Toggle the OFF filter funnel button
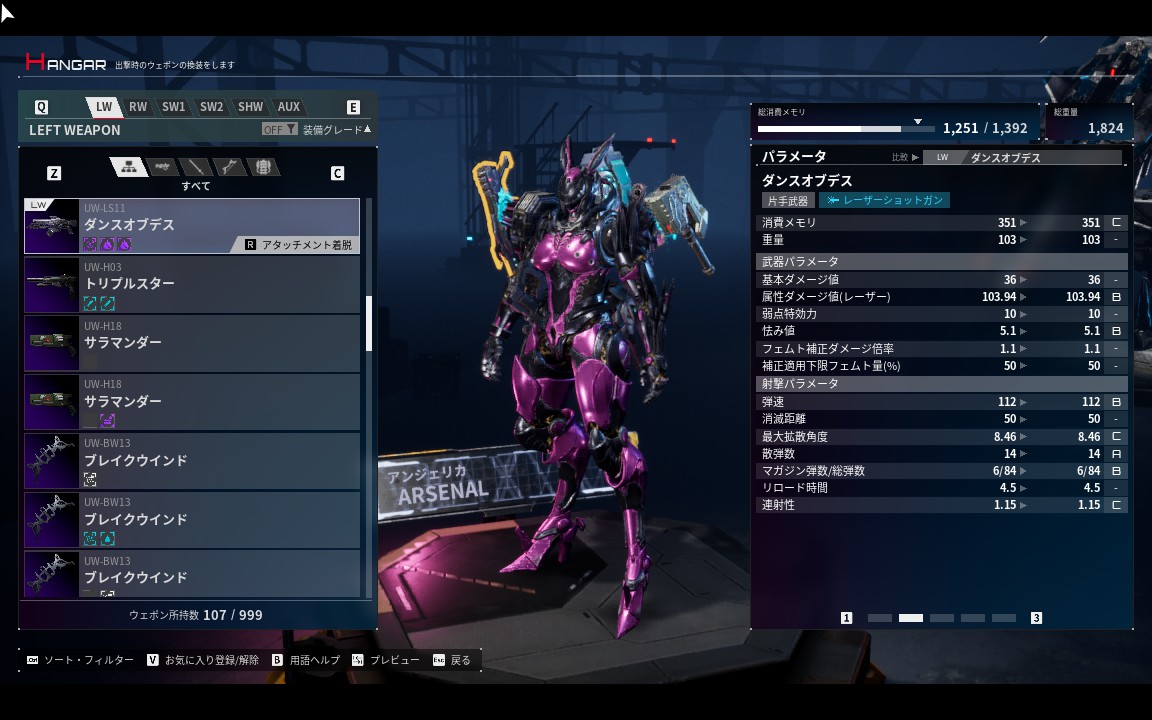1152x720 pixels. pos(279,129)
